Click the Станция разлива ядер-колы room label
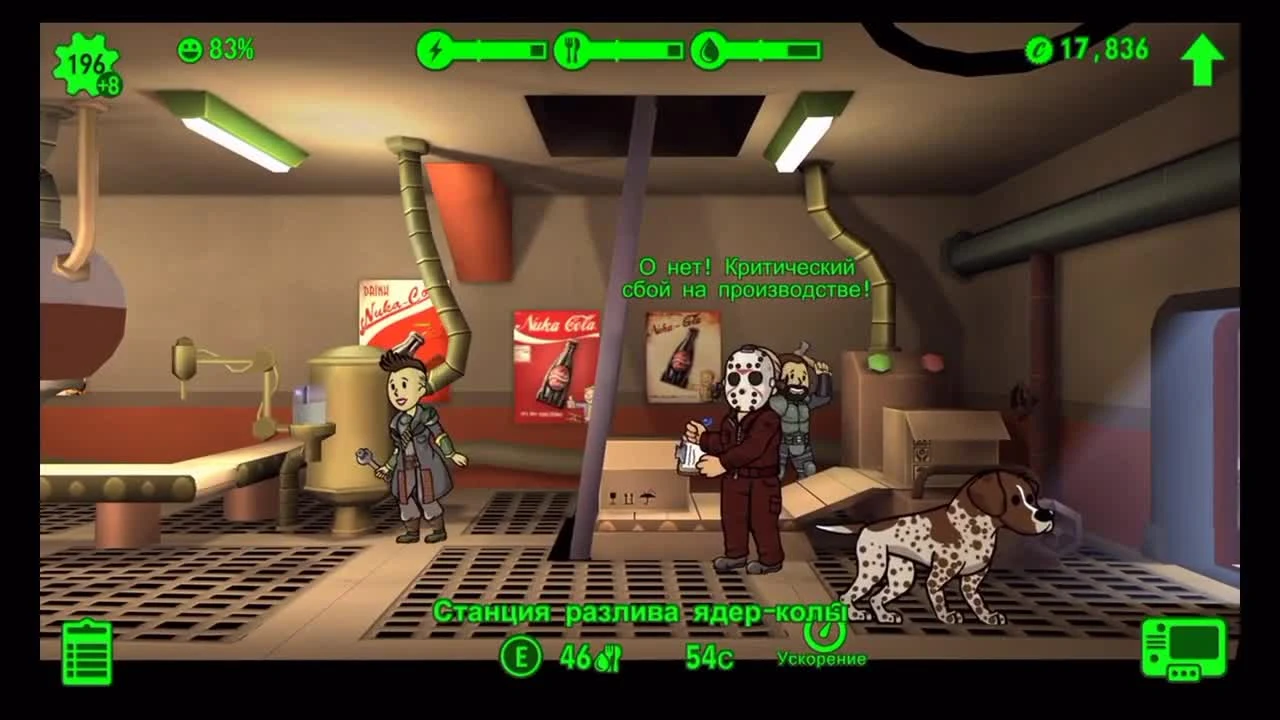This screenshot has height=720, width=1280. (x=640, y=610)
